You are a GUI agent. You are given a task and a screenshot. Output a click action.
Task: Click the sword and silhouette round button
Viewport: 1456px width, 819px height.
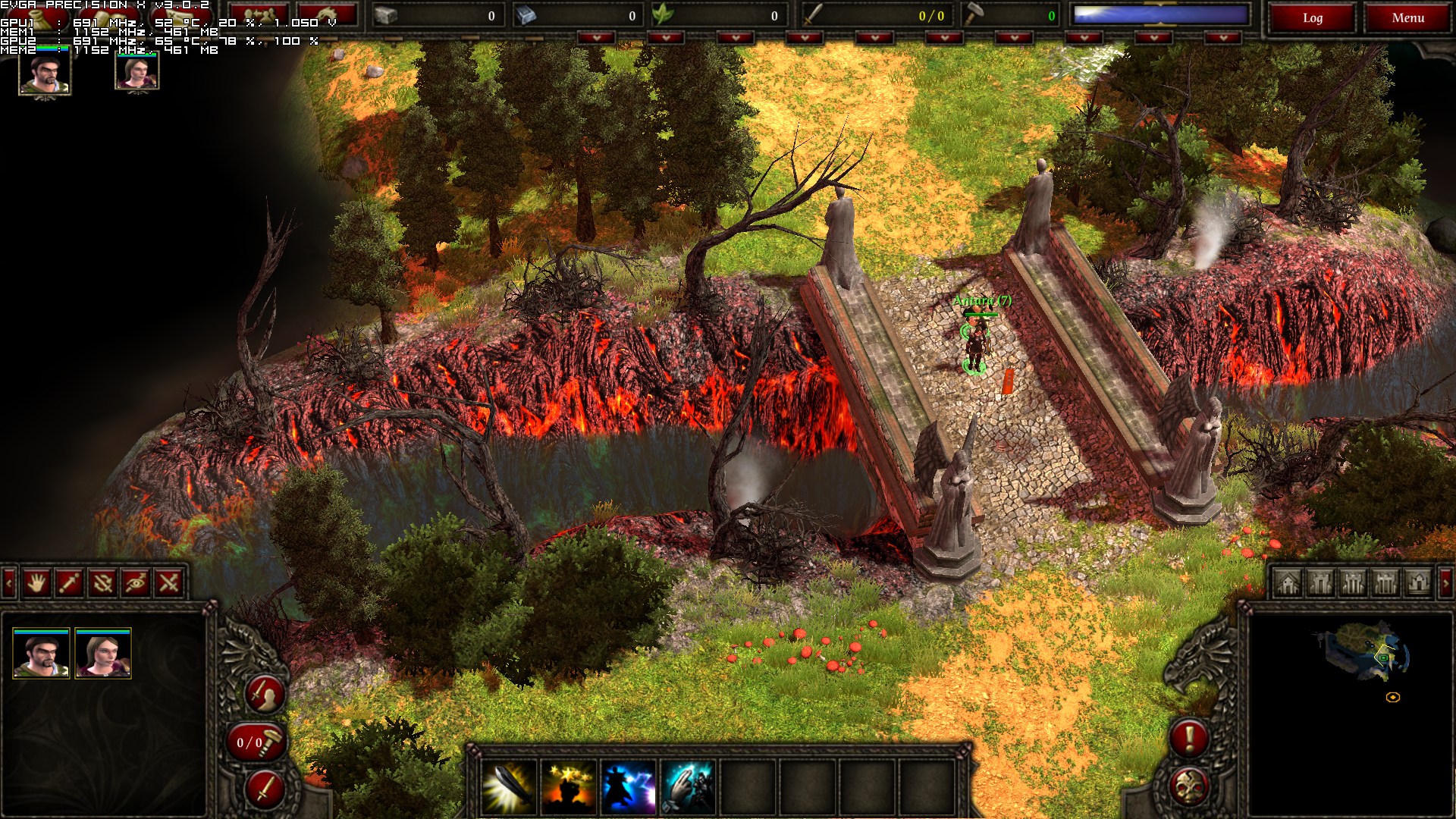265,693
